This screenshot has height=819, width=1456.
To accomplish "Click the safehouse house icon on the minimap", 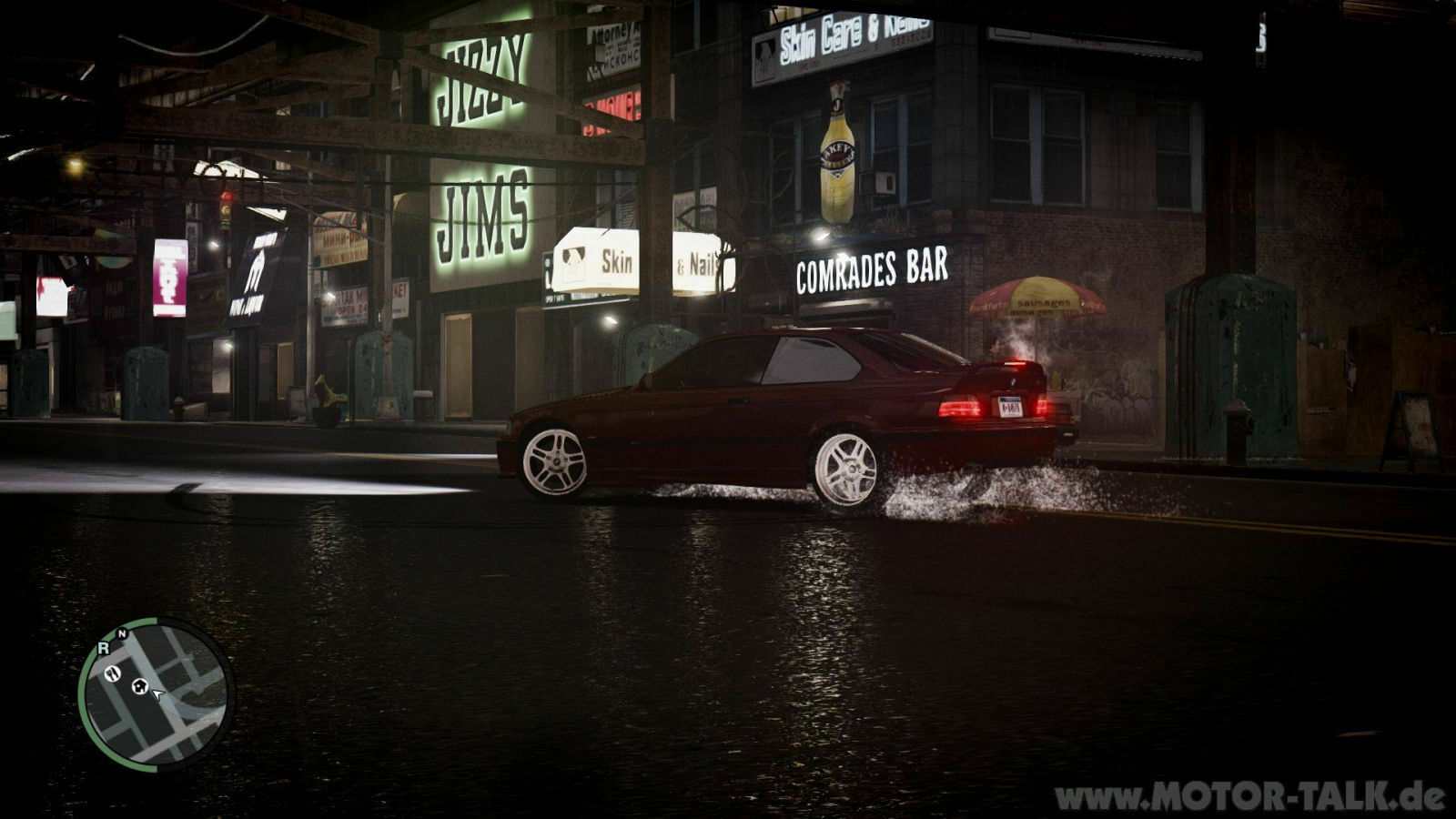I will click(x=140, y=686).
